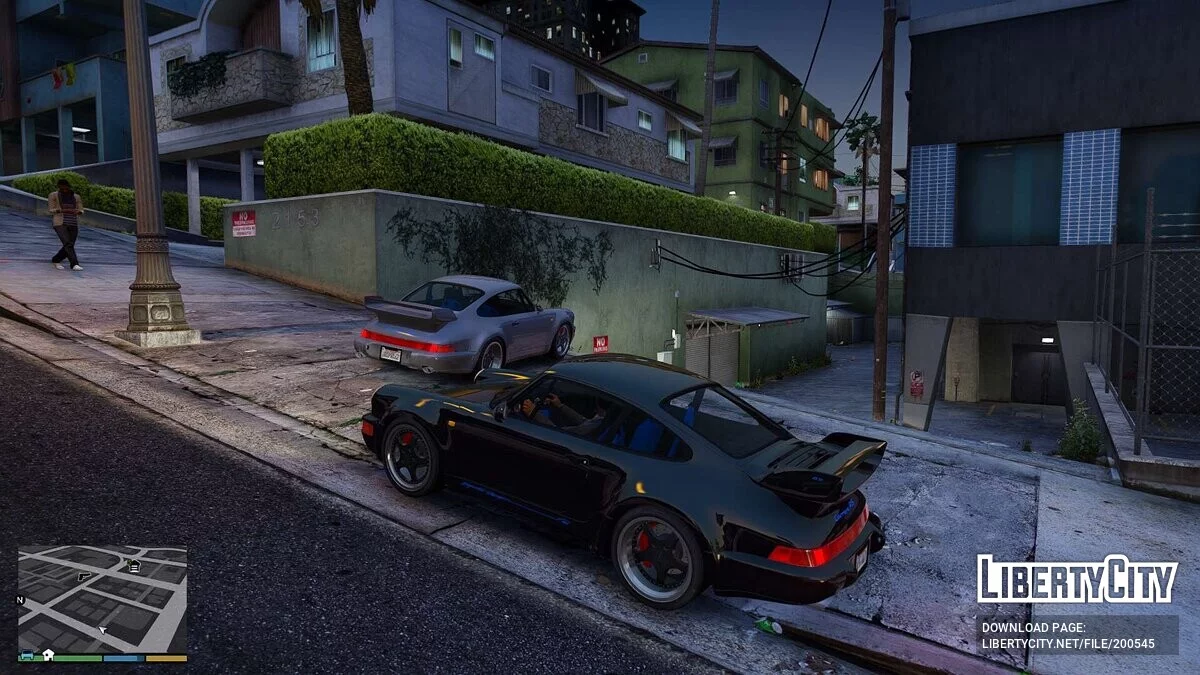Open the LibertyCity logo watermark
The height and width of the screenshot is (675, 1200).
(1077, 579)
